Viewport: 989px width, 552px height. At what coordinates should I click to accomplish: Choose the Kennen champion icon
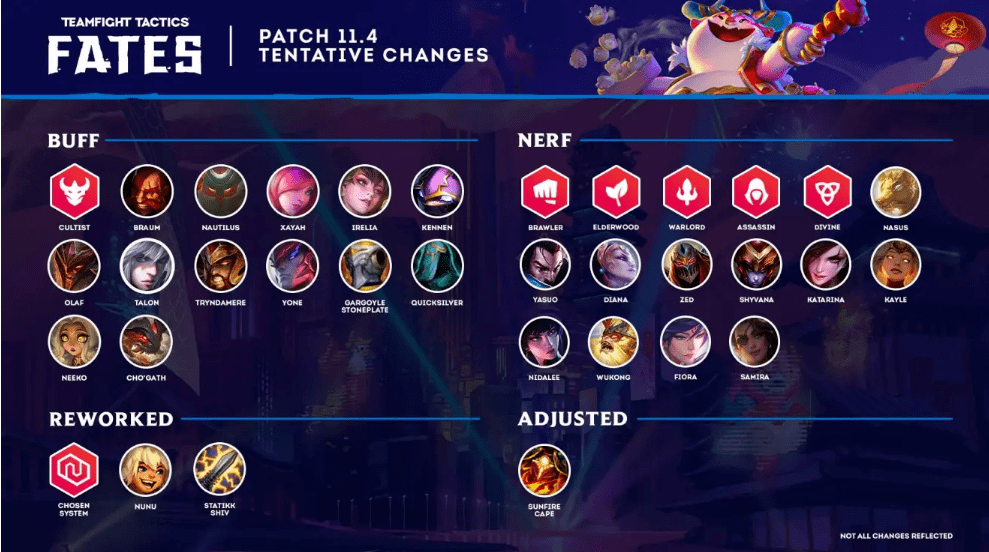point(437,192)
